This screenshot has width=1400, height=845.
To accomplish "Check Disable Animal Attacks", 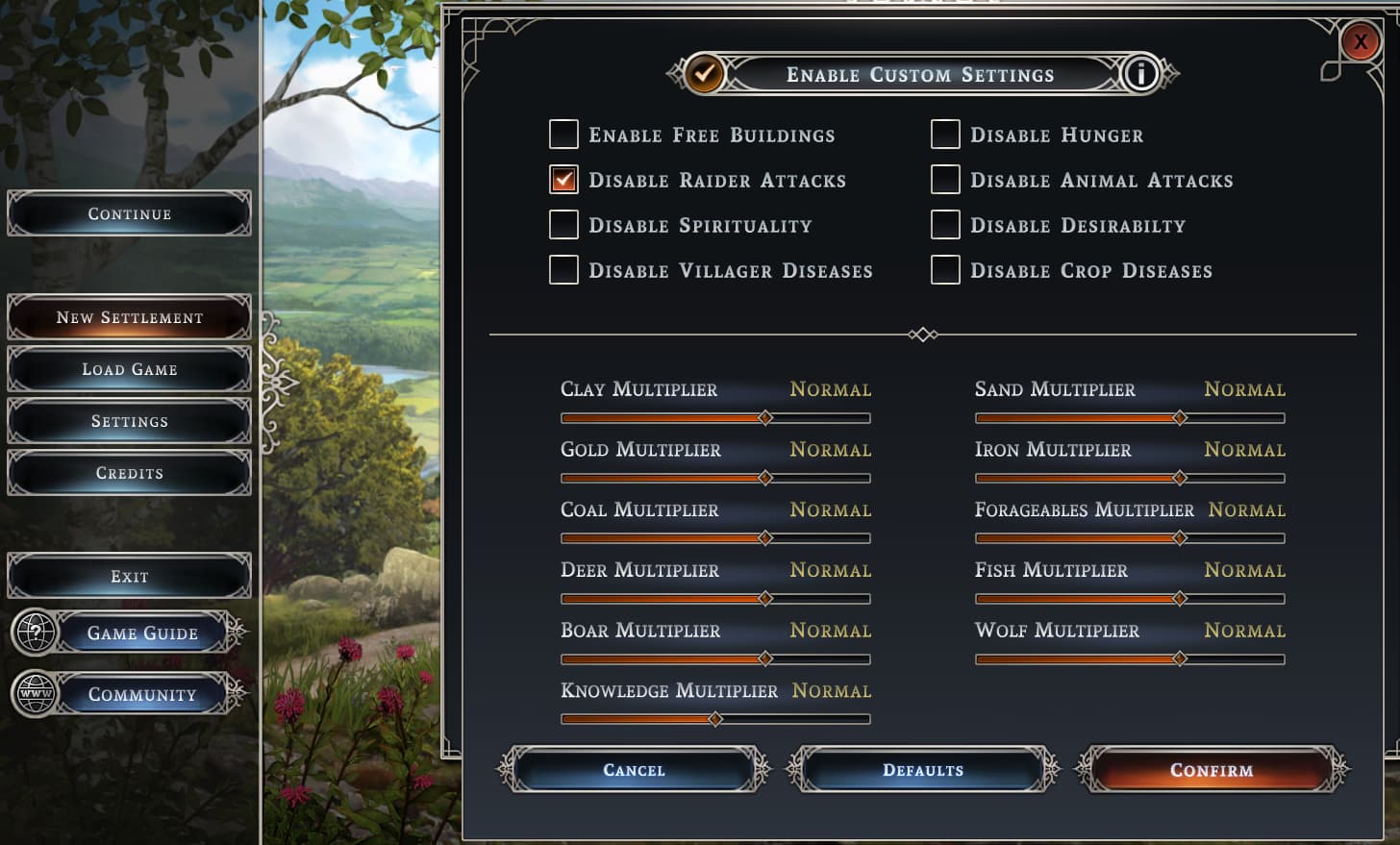I will [x=945, y=180].
